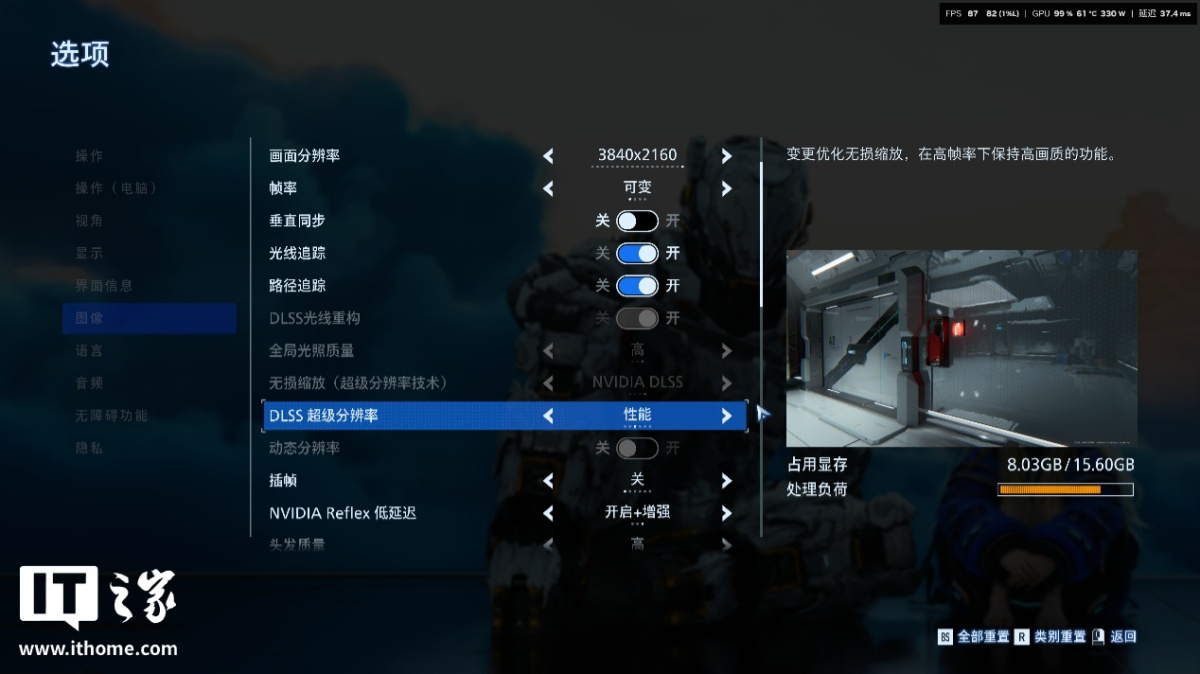This screenshot has width=1200, height=674.
Task: Open the 语言 category
Action: tap(89, 351)
